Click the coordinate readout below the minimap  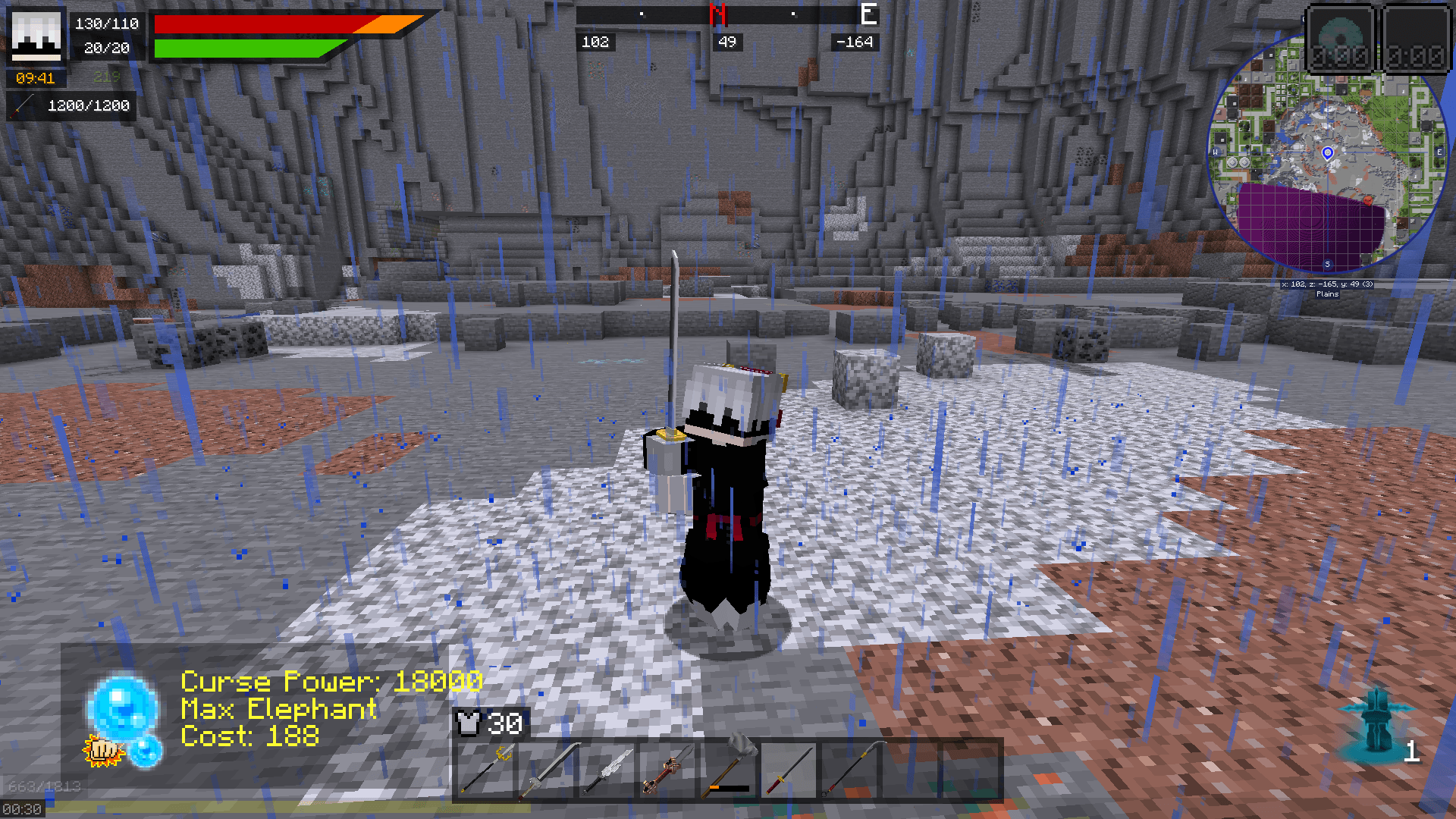point(1326,283)
